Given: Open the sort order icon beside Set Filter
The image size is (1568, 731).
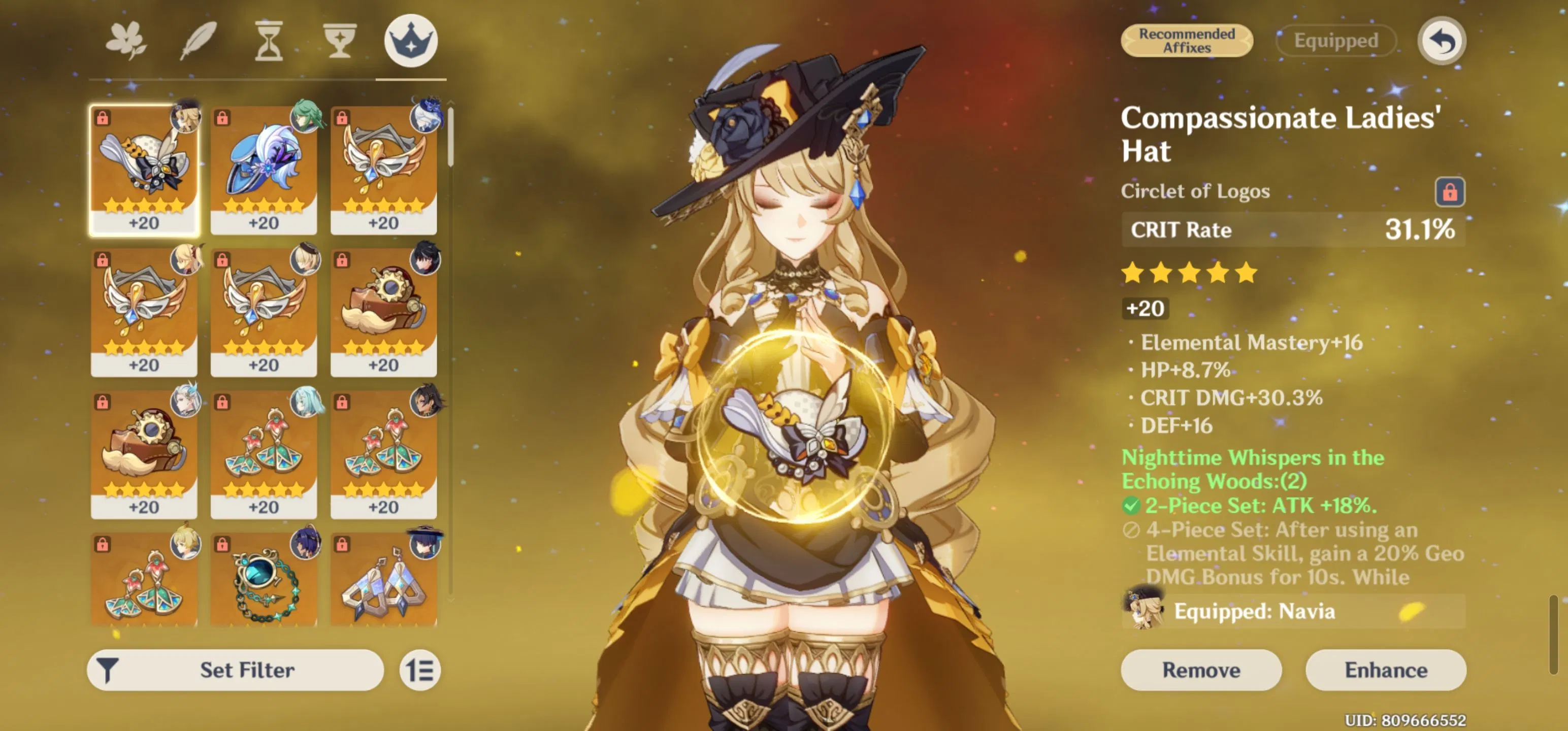Looking at the screenshot, I should pyautogui.click(x=420, y=670).
